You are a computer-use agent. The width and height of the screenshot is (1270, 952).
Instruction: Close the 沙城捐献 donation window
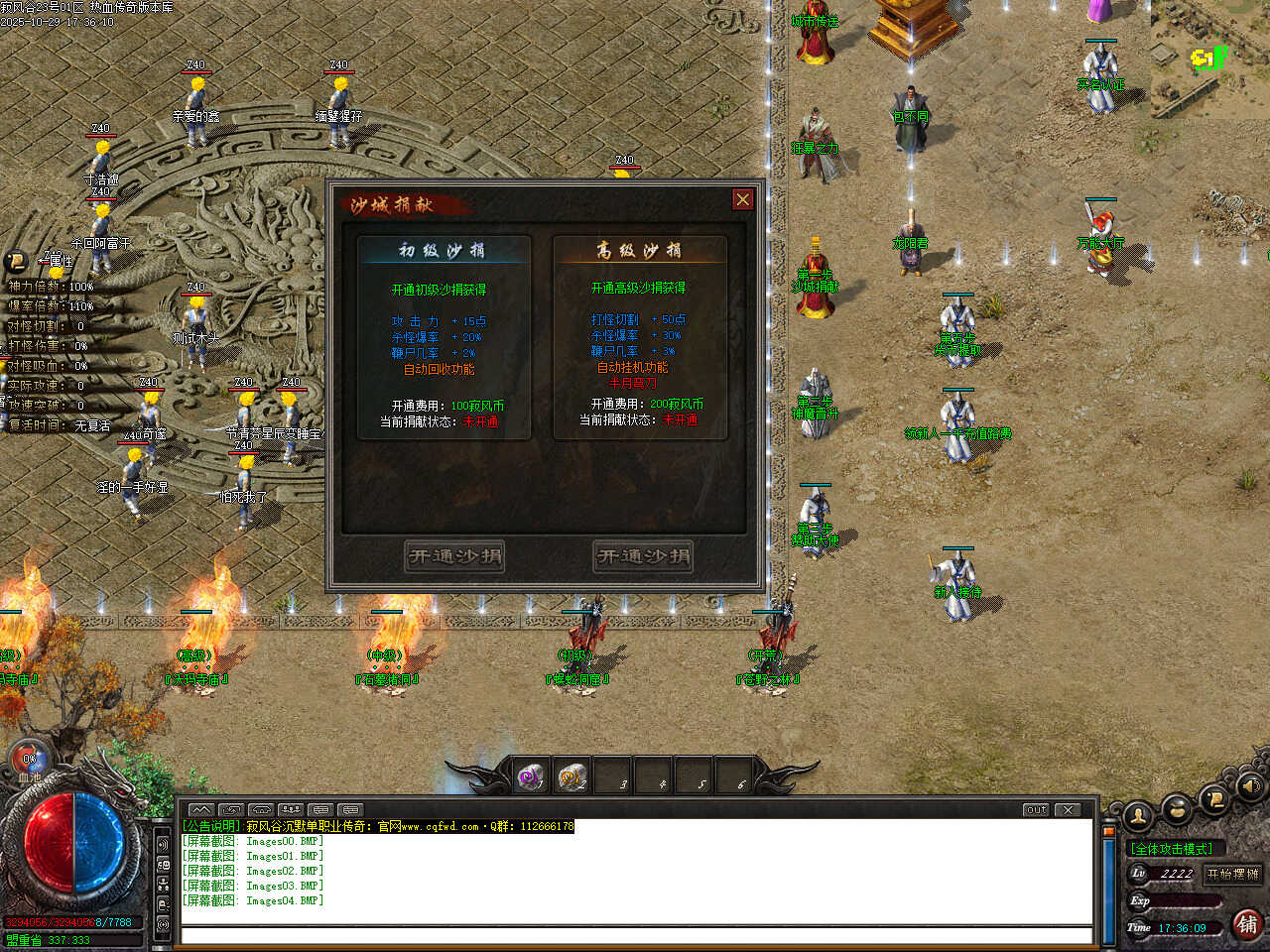[x=742, y=199]
